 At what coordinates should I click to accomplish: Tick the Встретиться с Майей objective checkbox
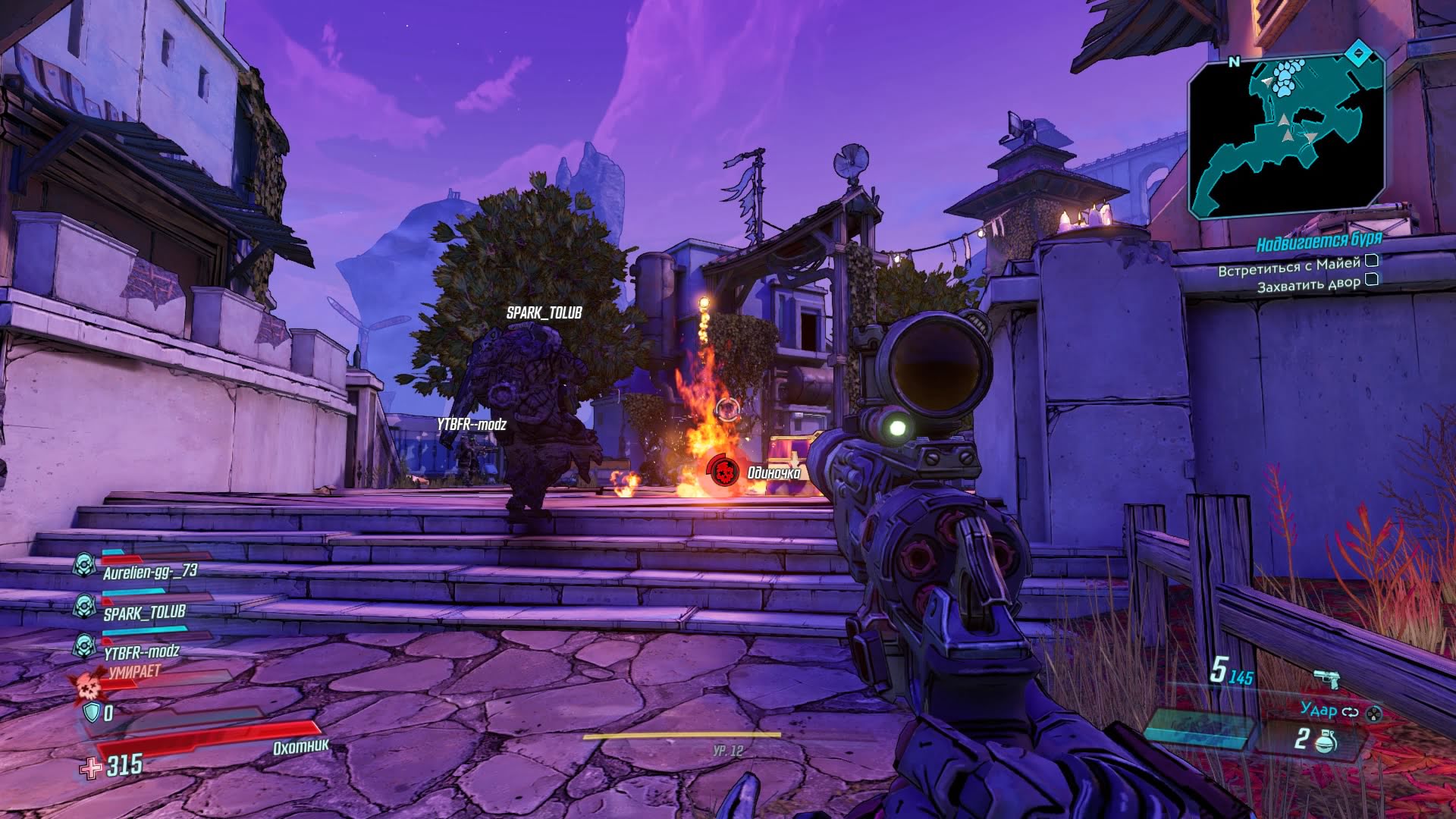[1371, 261]
